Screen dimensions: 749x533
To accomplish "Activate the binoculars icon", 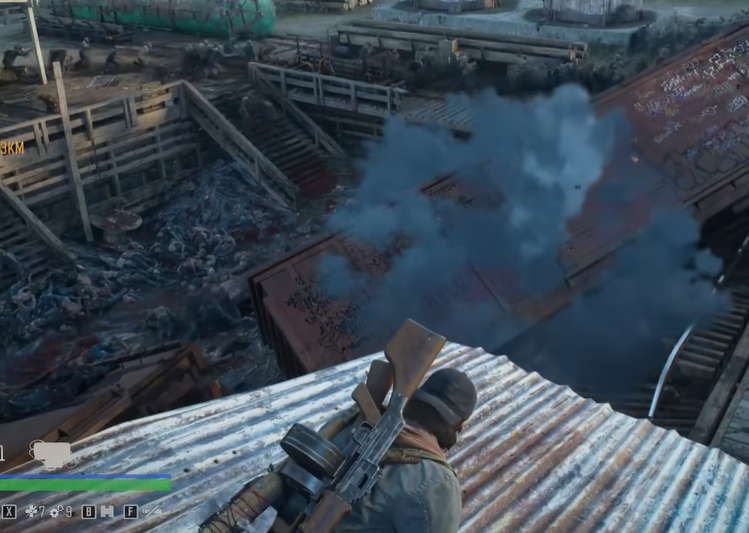I will [107, 511].
